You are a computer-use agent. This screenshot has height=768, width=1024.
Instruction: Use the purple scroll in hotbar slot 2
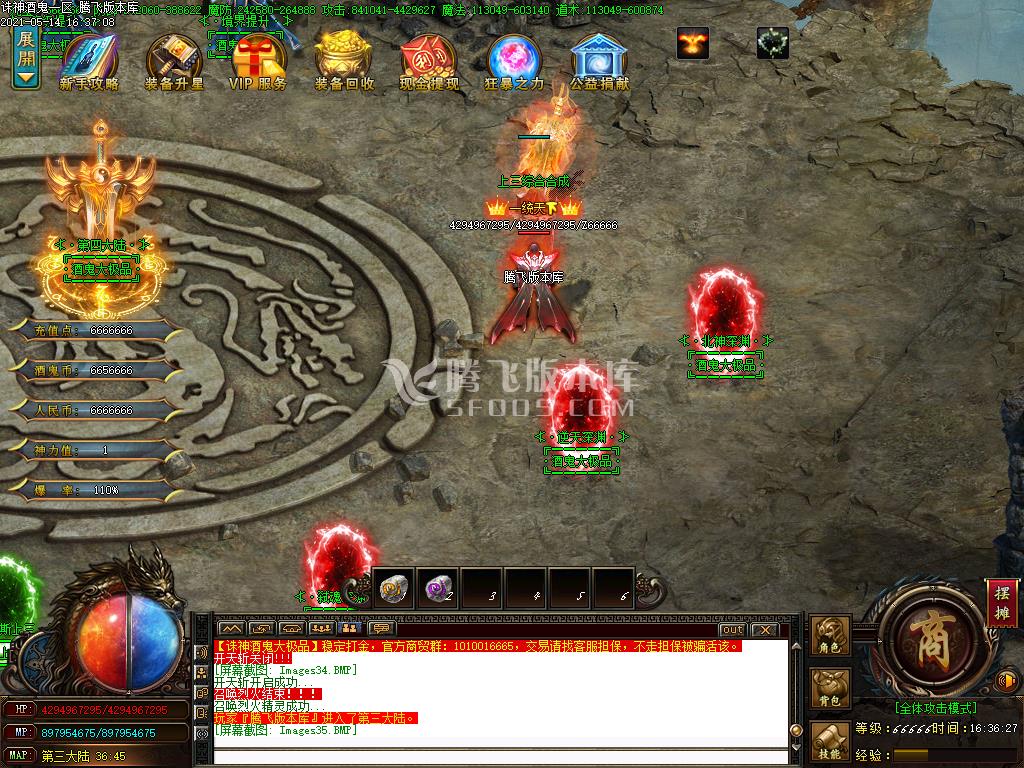pos(436,588)
